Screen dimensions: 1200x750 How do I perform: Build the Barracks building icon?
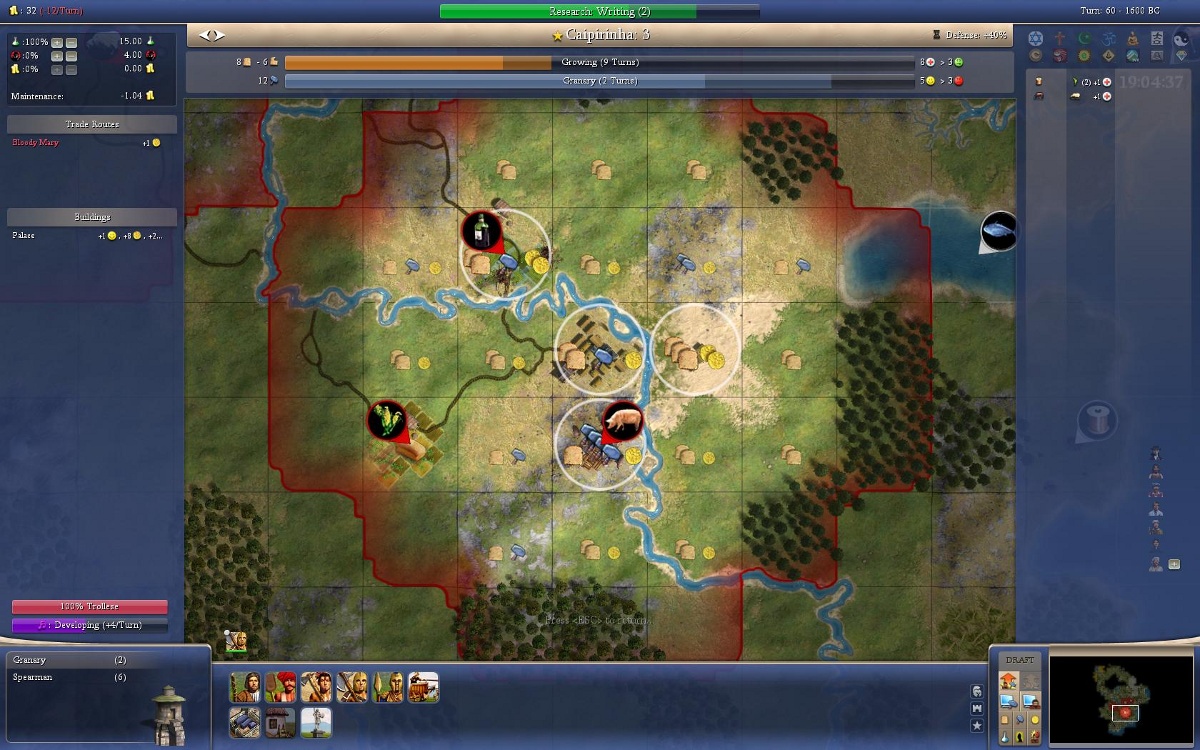point(281,721)
